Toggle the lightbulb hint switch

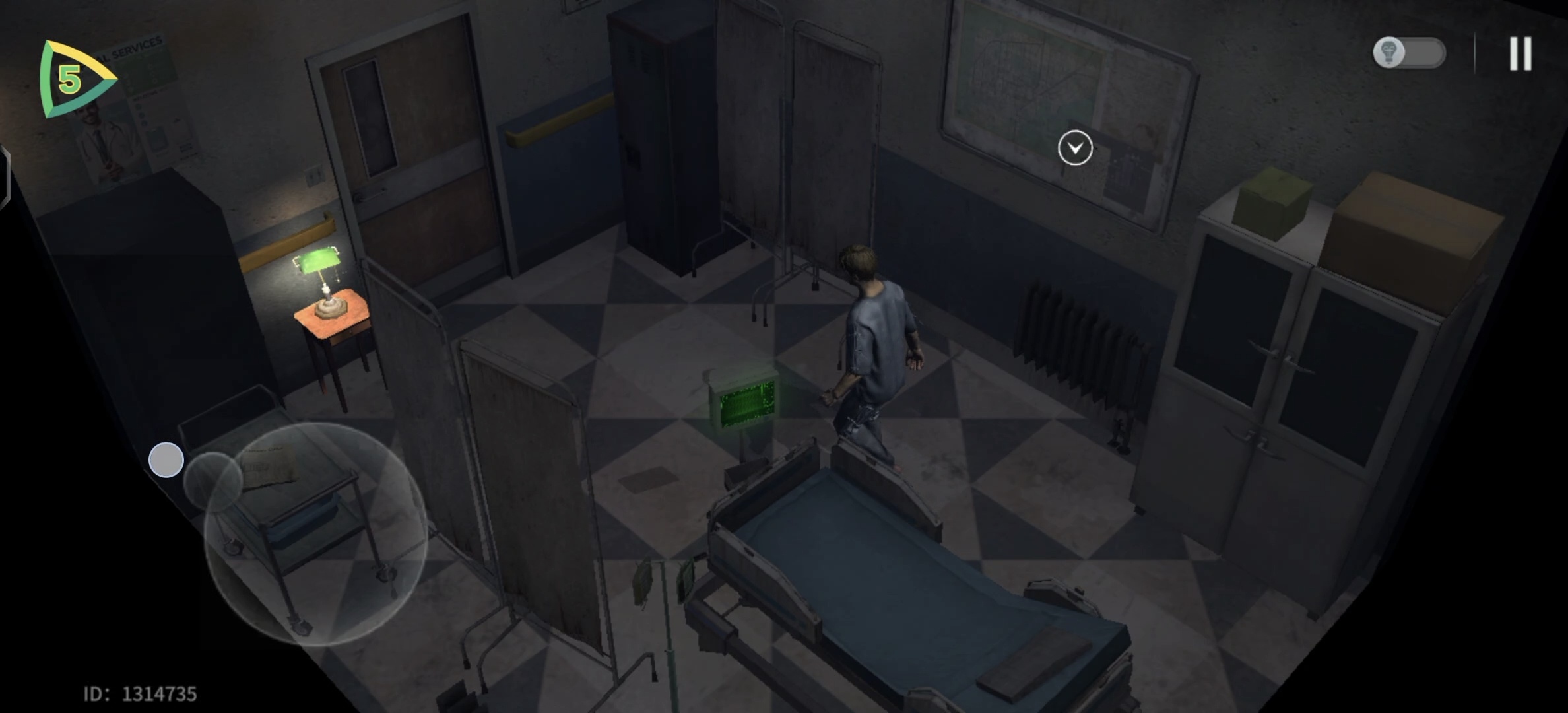[x=1409, y=53]
